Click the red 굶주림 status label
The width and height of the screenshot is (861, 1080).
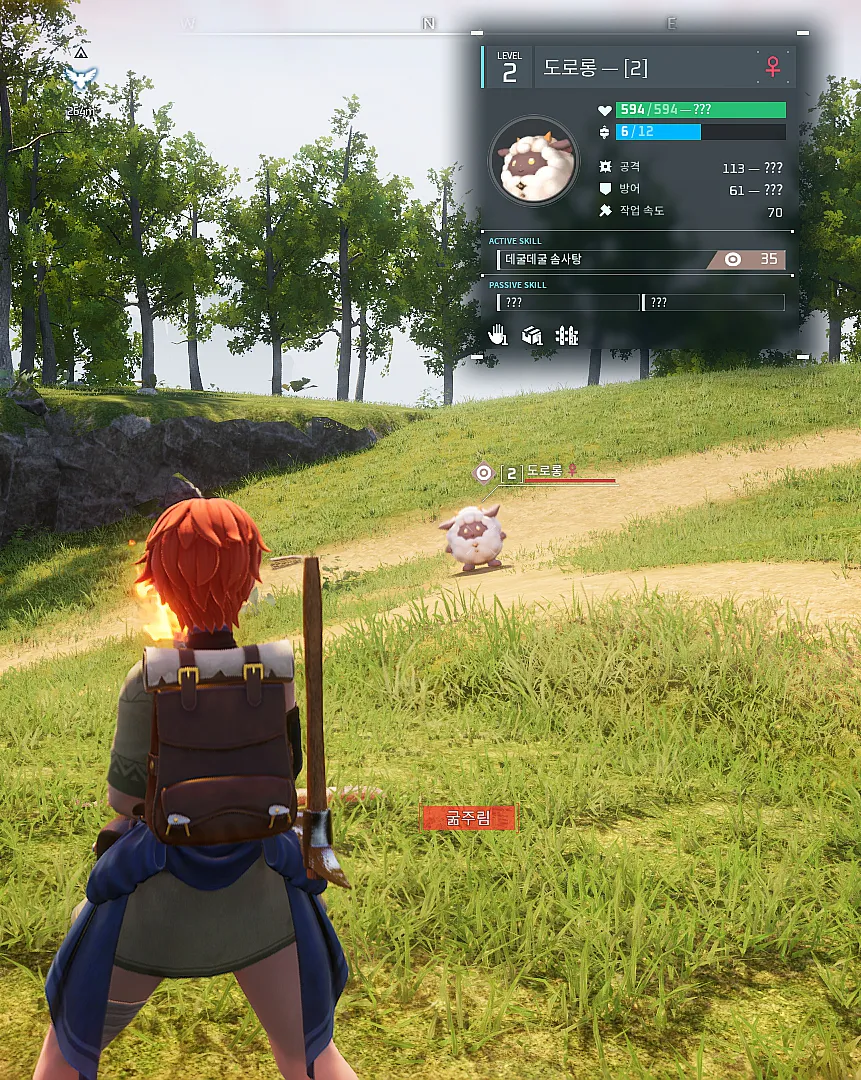point(468,818)
